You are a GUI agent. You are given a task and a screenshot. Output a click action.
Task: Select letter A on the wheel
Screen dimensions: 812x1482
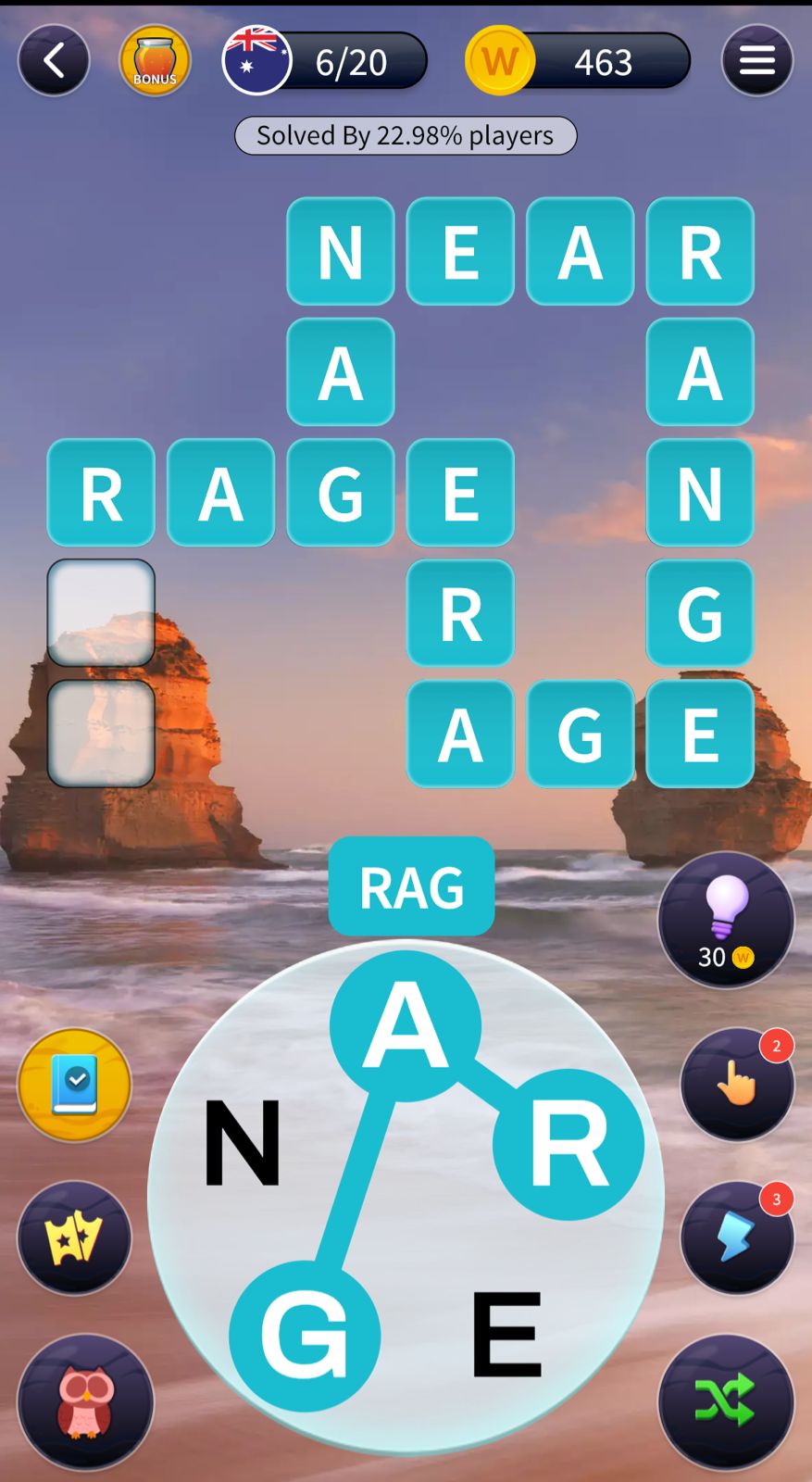coord(406,1025)
